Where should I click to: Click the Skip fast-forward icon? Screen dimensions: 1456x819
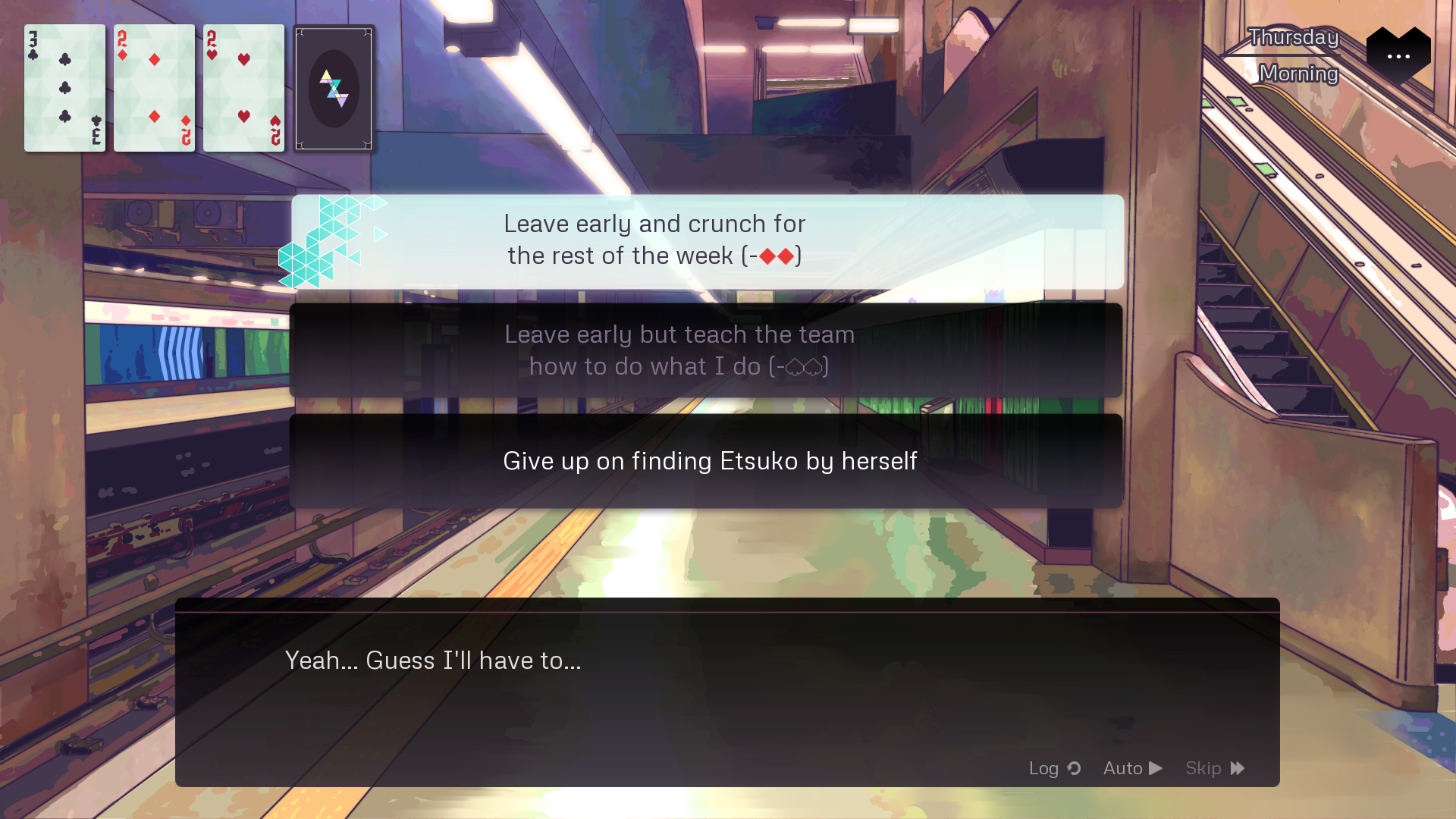coord(1238,767)
